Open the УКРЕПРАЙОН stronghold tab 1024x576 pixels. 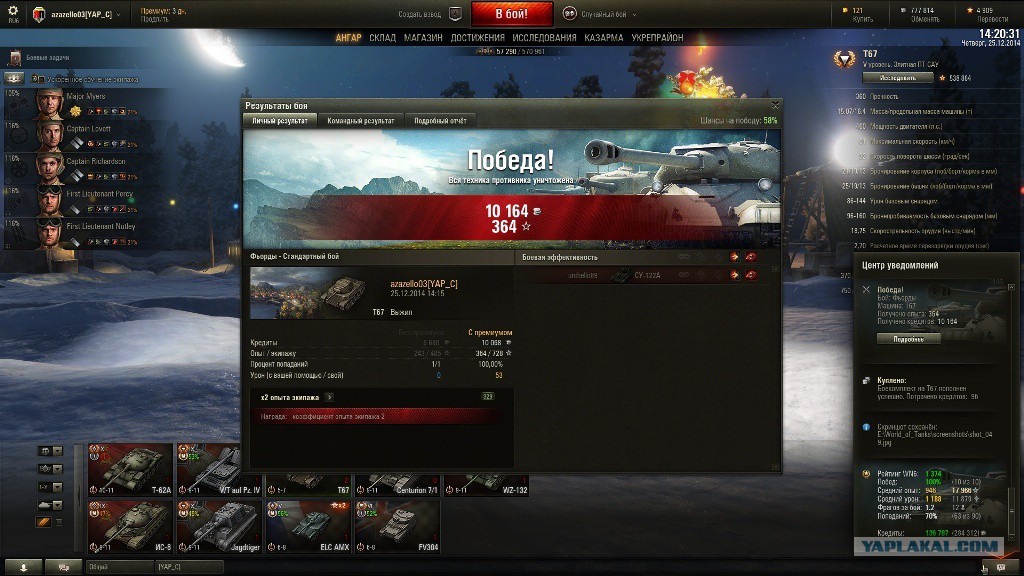657,37
